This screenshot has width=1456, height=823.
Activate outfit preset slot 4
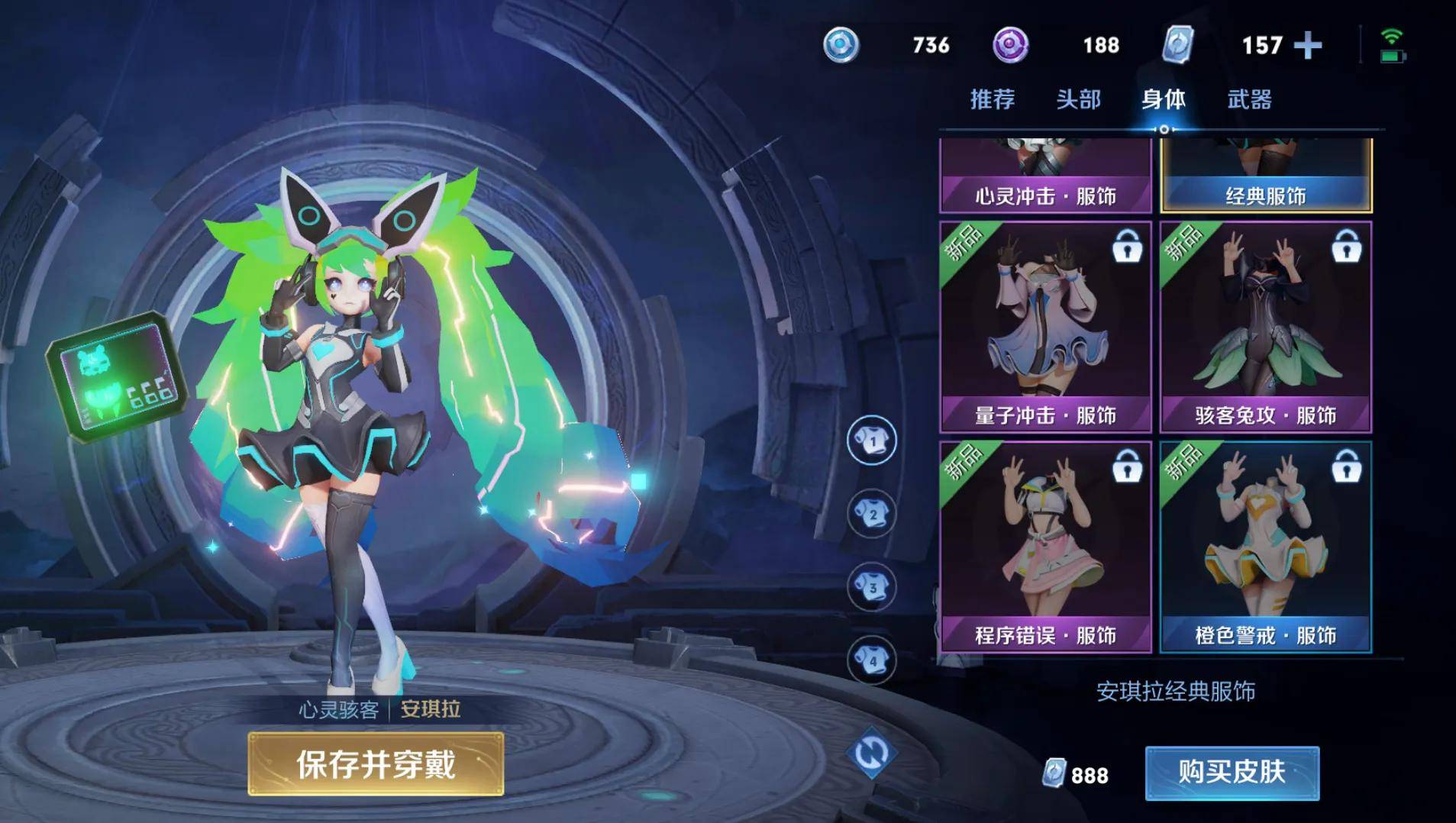click(872, 660)
